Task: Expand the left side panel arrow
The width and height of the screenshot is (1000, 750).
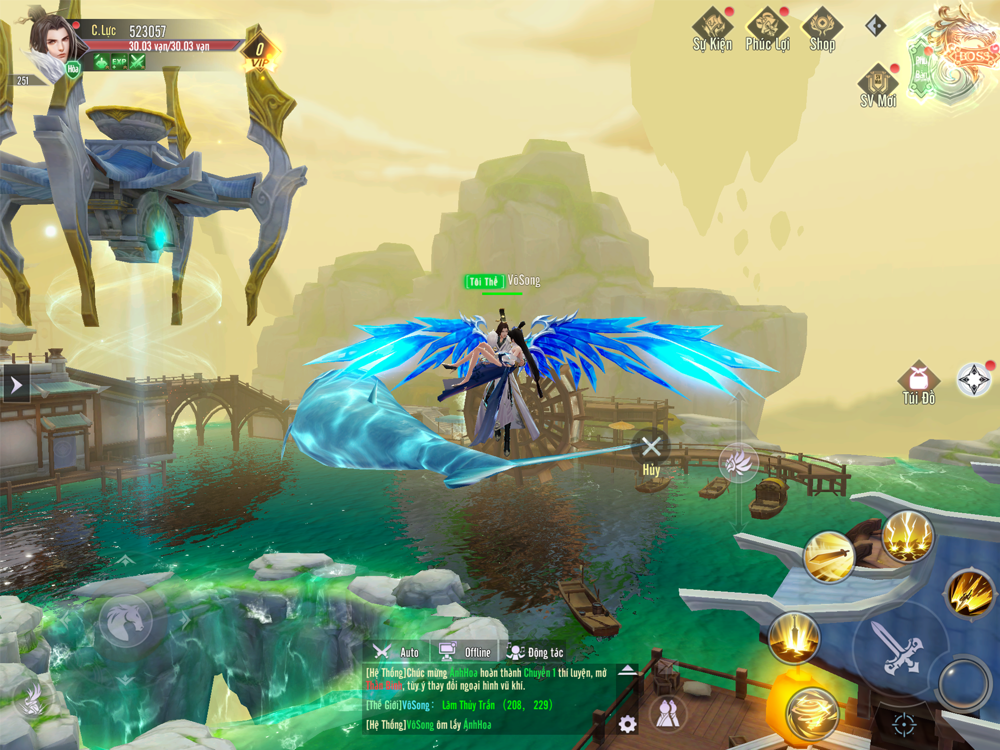Action: tap(16, 383)
